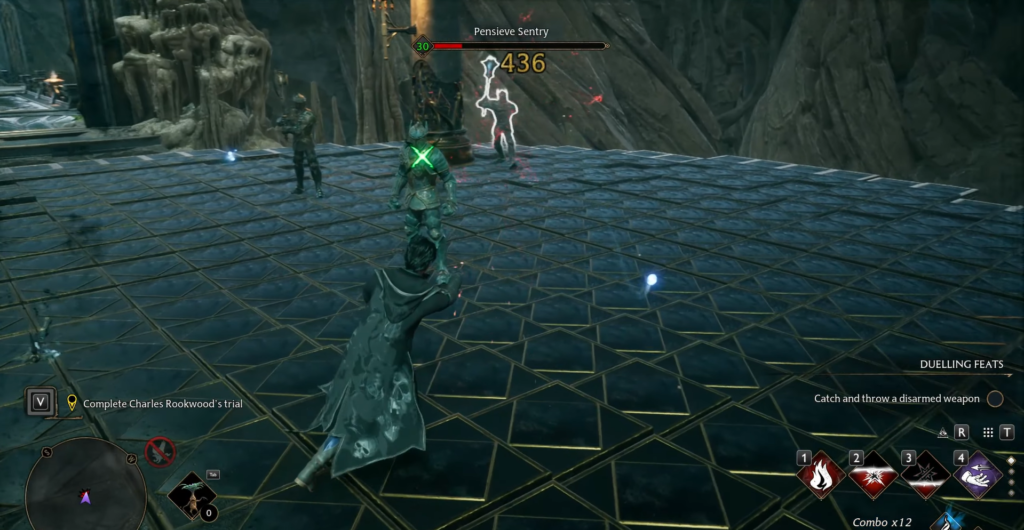
Task: Select the Catch and throw duelling feat
Action: [x=897, y=399]
